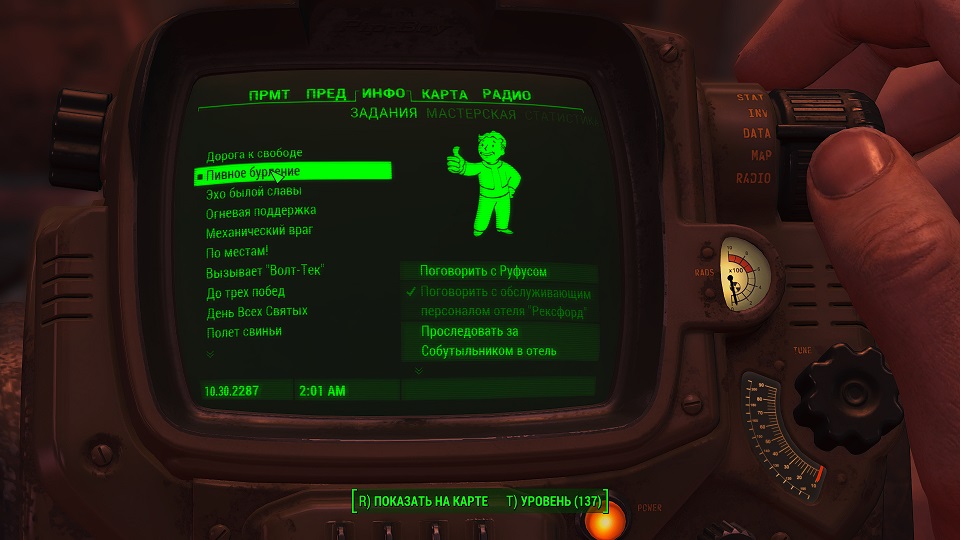Choose the По местам! quest
This screenshot has height=540, width=960.
tap(237, 251)
